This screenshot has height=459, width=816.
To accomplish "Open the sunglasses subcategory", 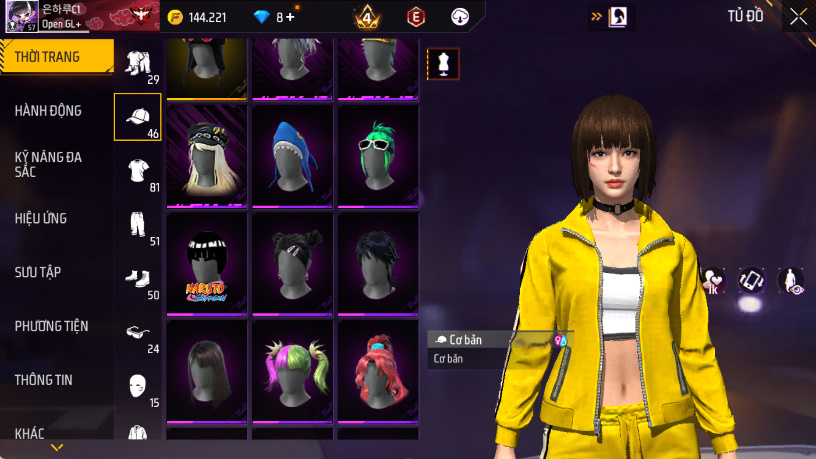I will (x=138, y=333).
